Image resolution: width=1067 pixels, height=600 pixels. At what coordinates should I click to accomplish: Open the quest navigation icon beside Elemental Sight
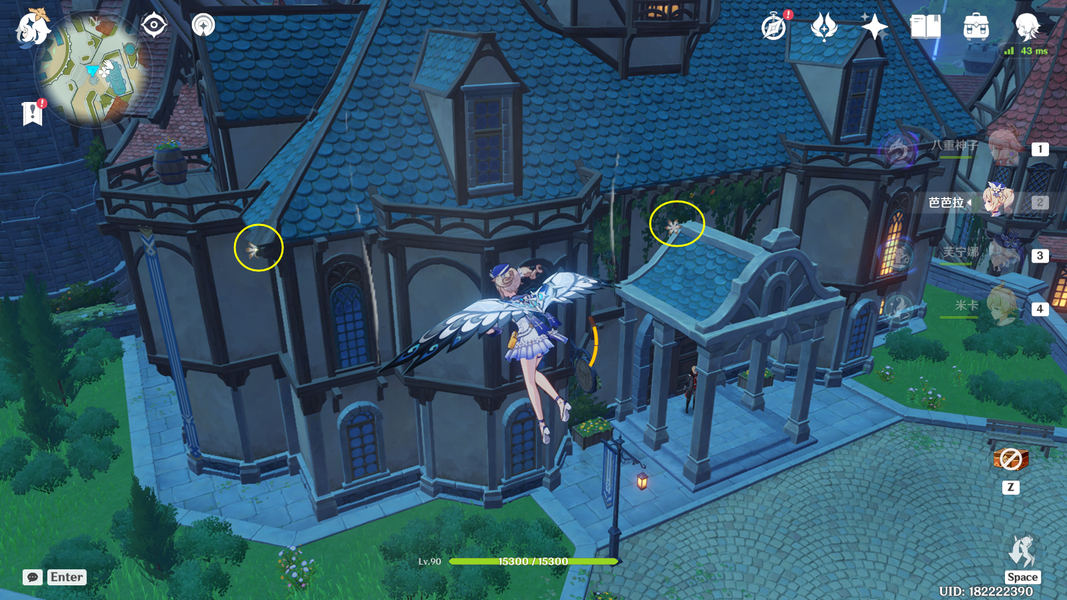(203, 25)
